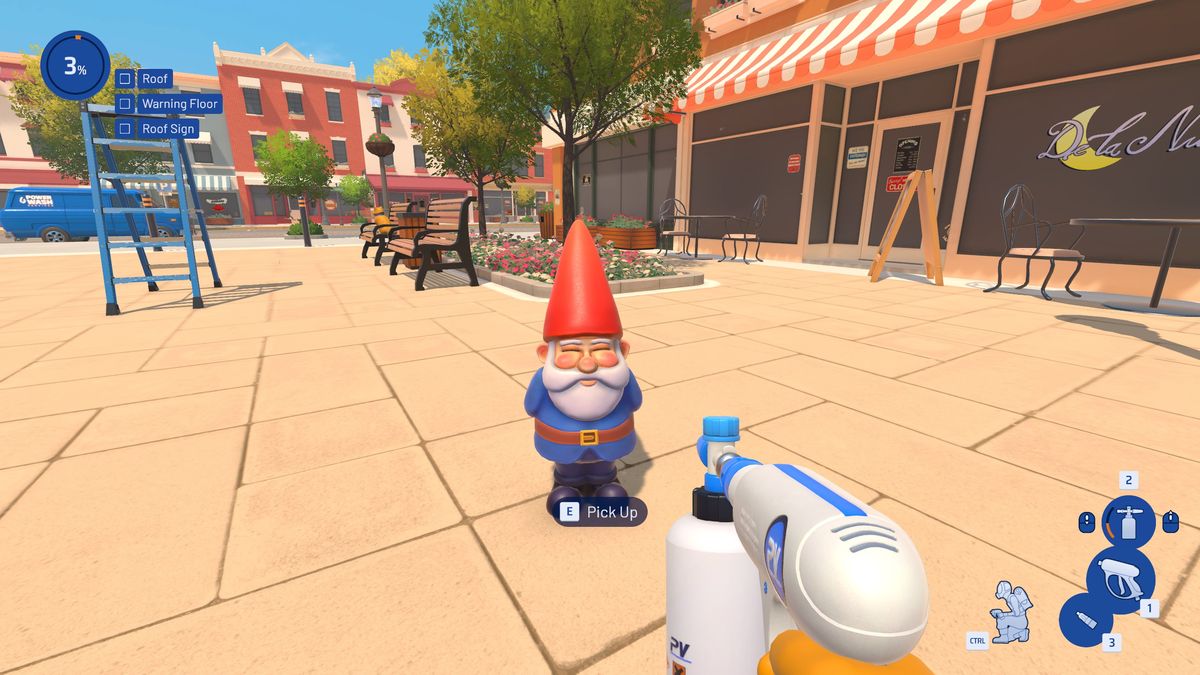Select the cleaning liquid bottle icon

point(1085,620)
